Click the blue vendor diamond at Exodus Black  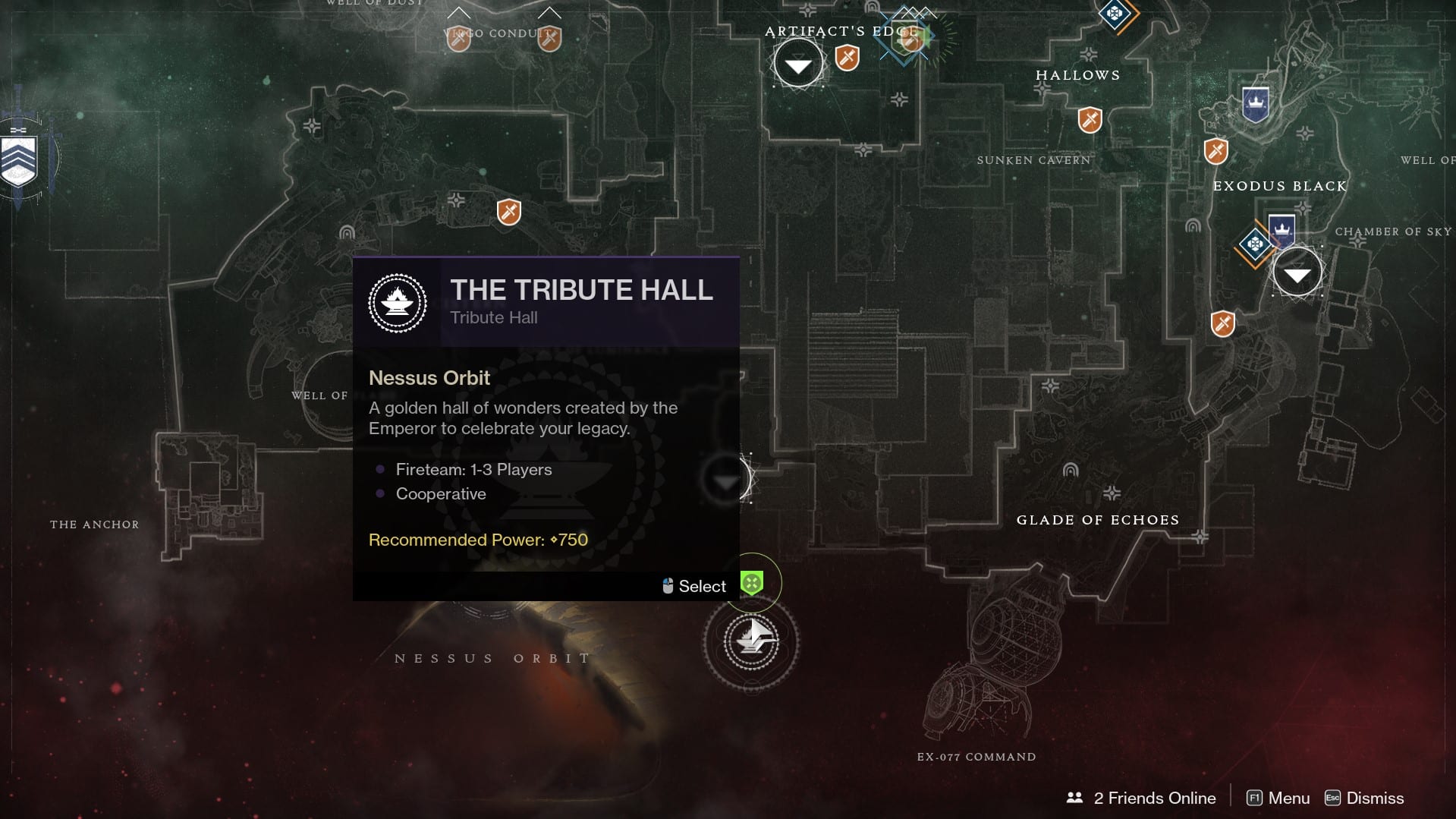1253,243
